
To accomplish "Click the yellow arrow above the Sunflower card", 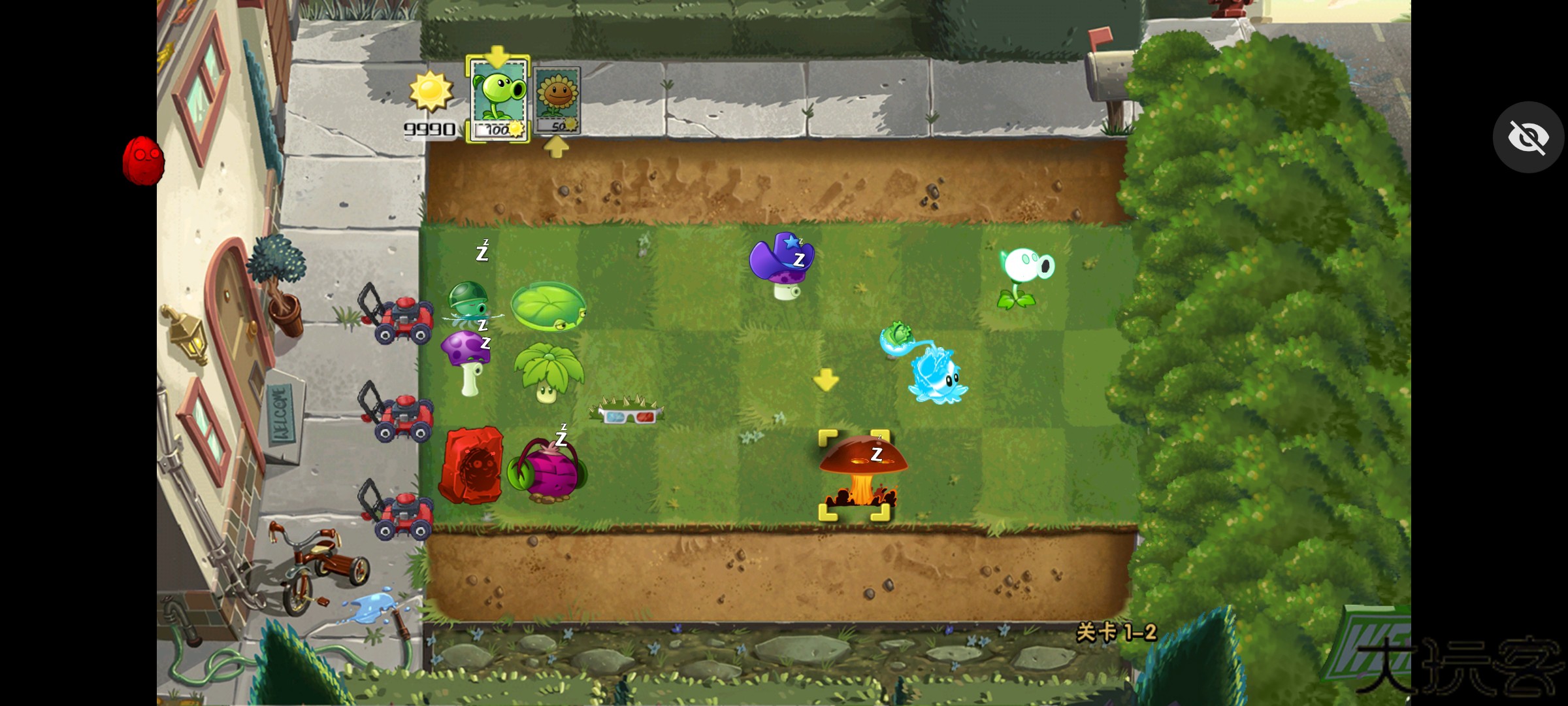I will [x=556, y=147].
